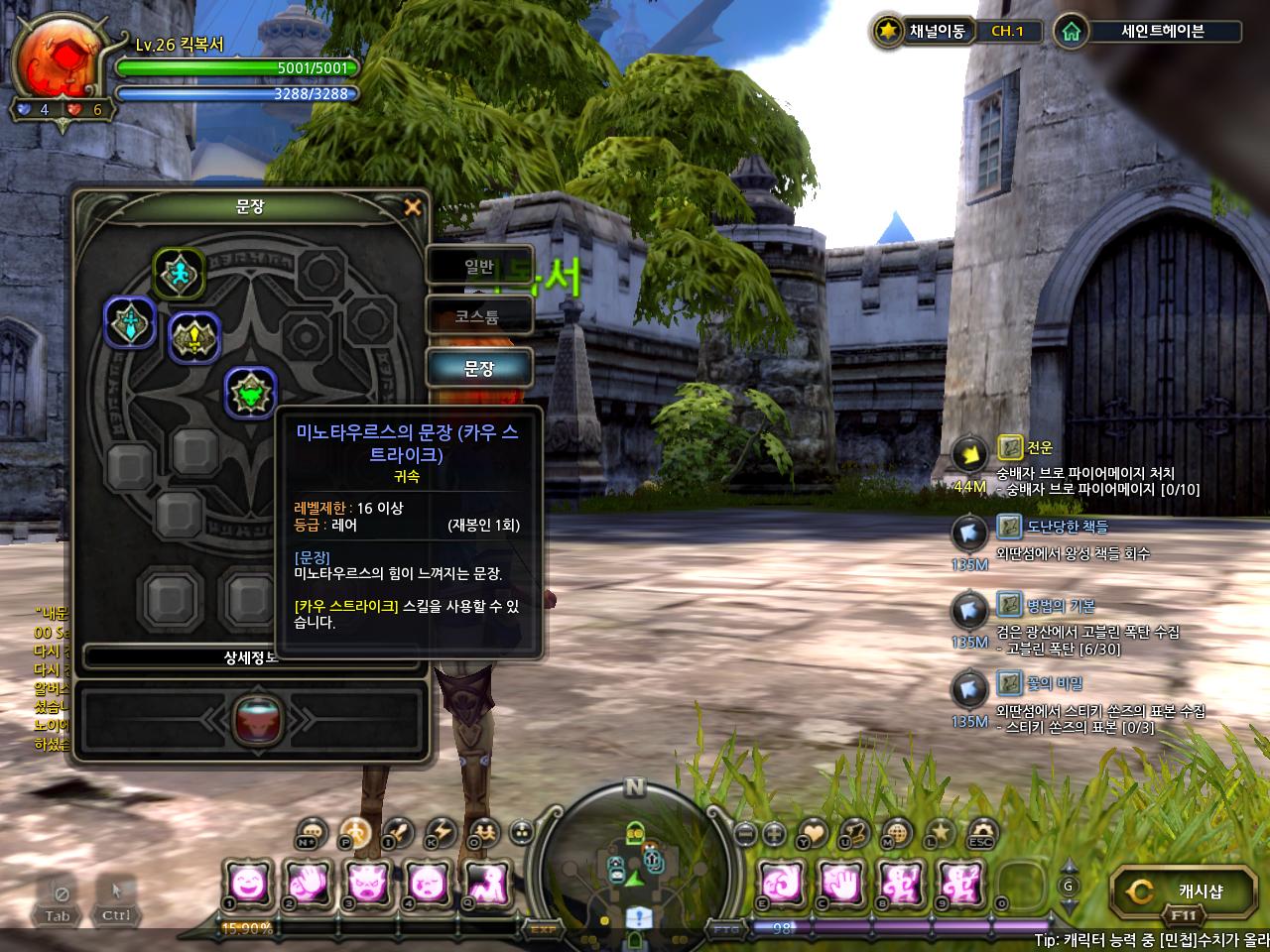1270x952 pixels.
Task: Click the 세인트헤이븐 town return button
Action: [1162, 31]
